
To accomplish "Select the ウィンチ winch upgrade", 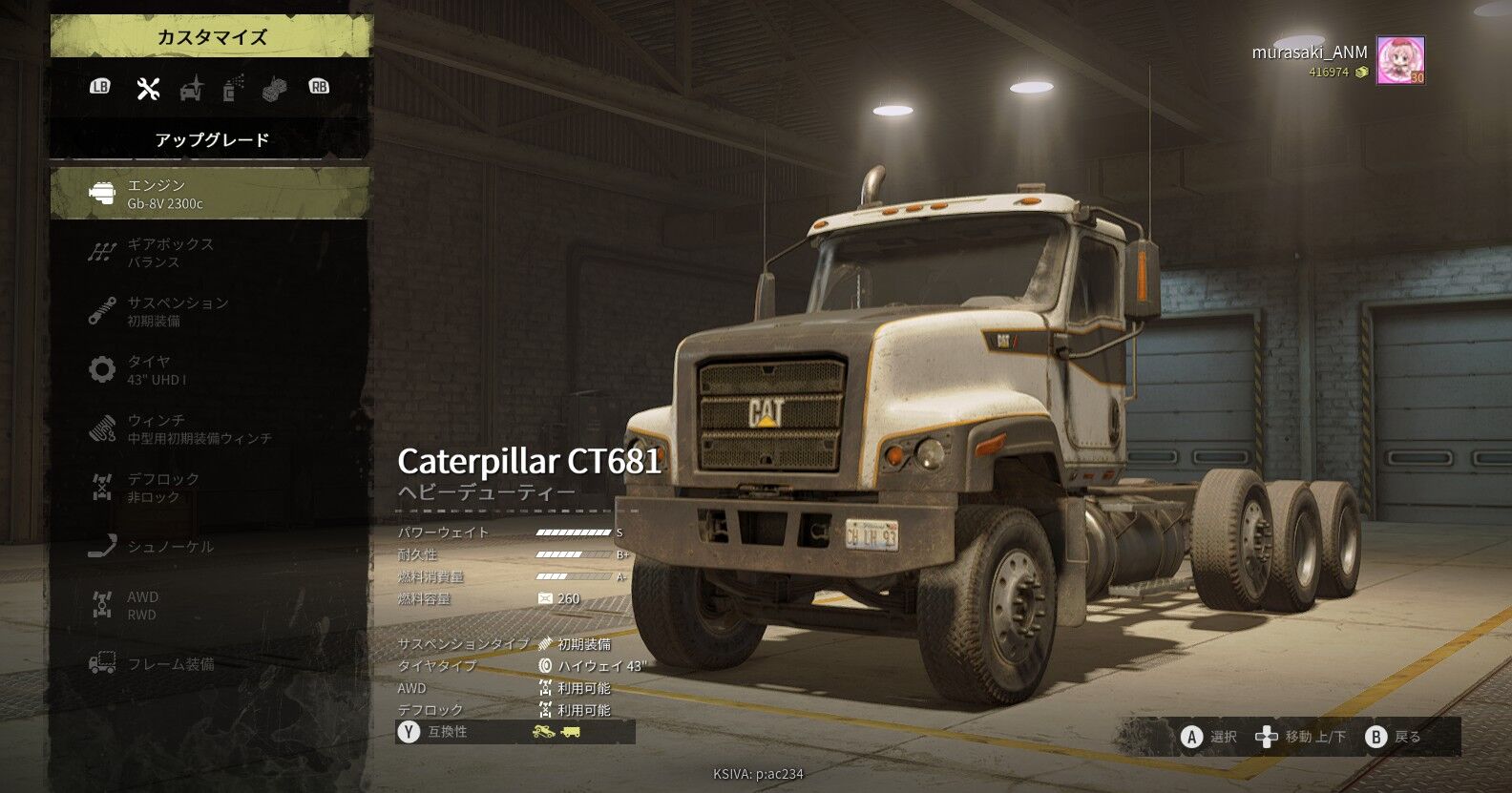I will 210,428.
